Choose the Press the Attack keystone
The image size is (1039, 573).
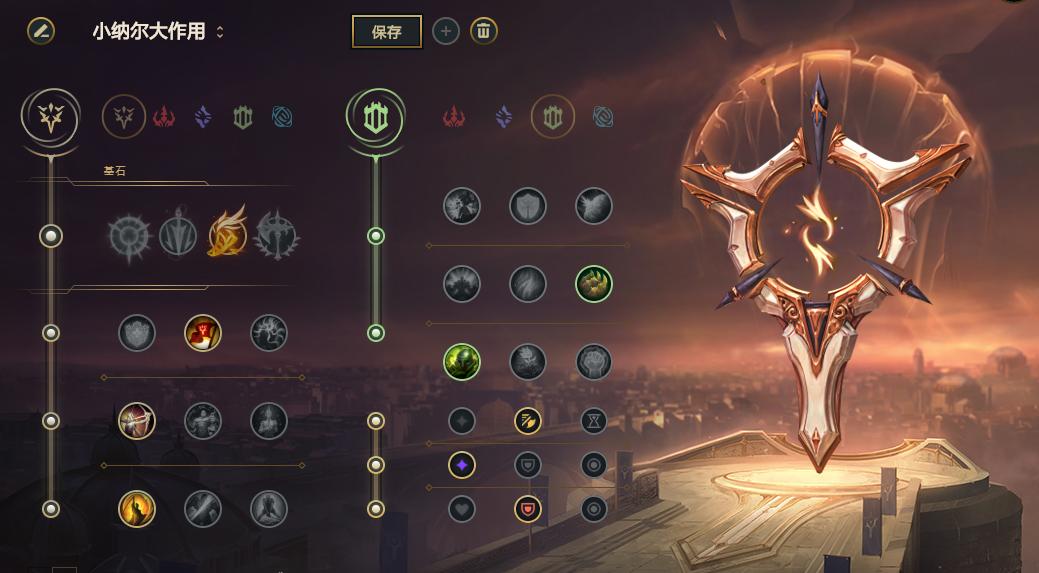pyautogui.click(x=129, y=235)
